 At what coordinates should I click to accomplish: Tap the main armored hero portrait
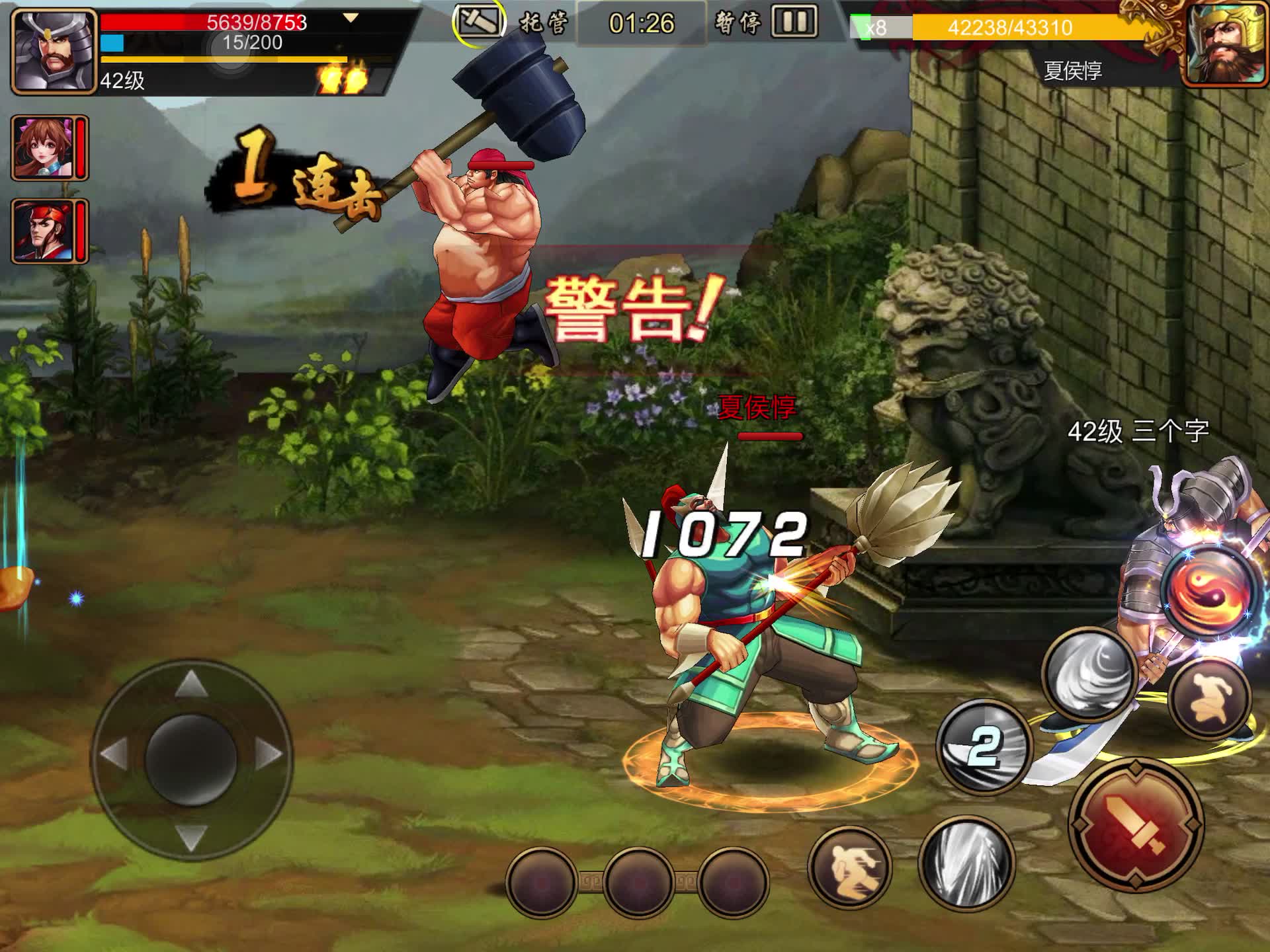tap(54, 52)
